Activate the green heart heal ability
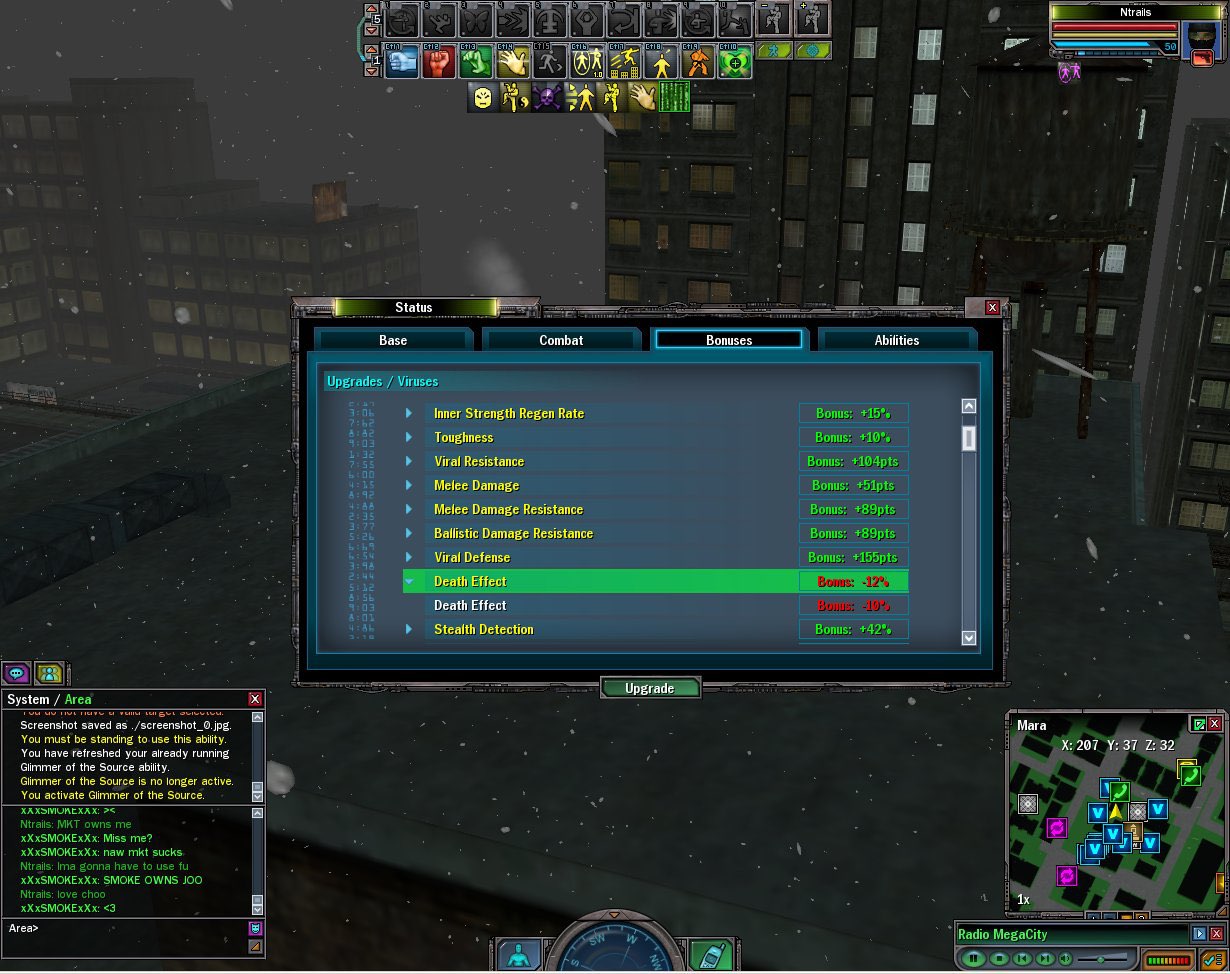Screen dimensions: 1230x974 tap(735, 62)
